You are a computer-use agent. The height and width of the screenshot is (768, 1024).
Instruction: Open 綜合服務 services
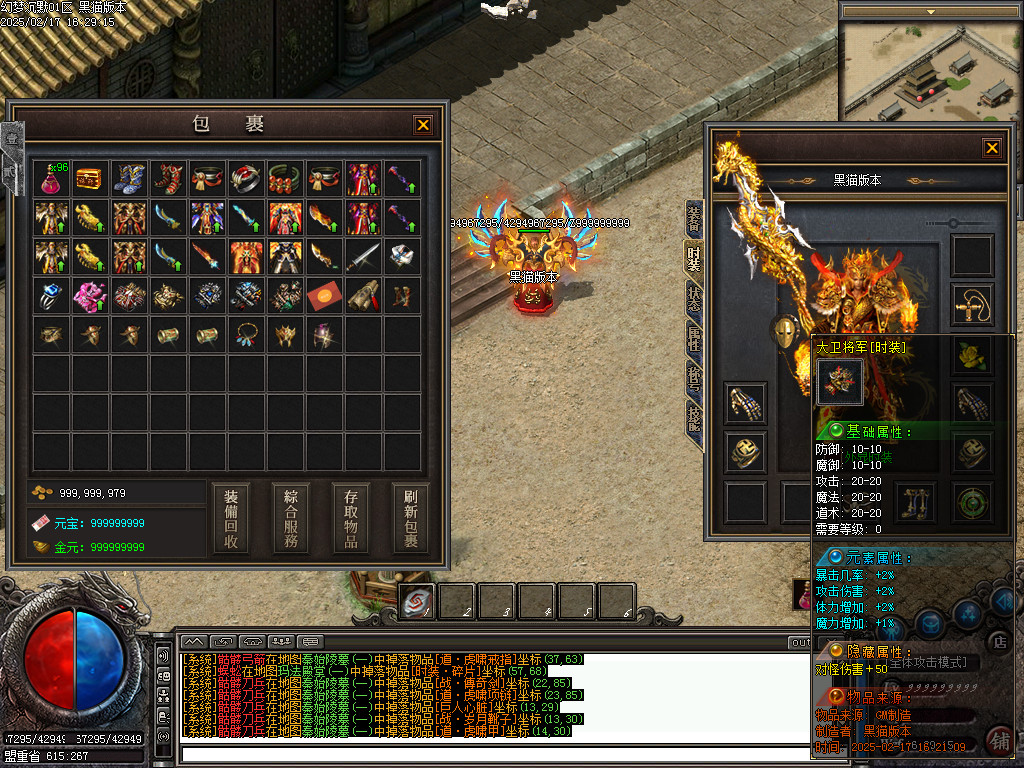pyautogui.click(x=291, y=518)
